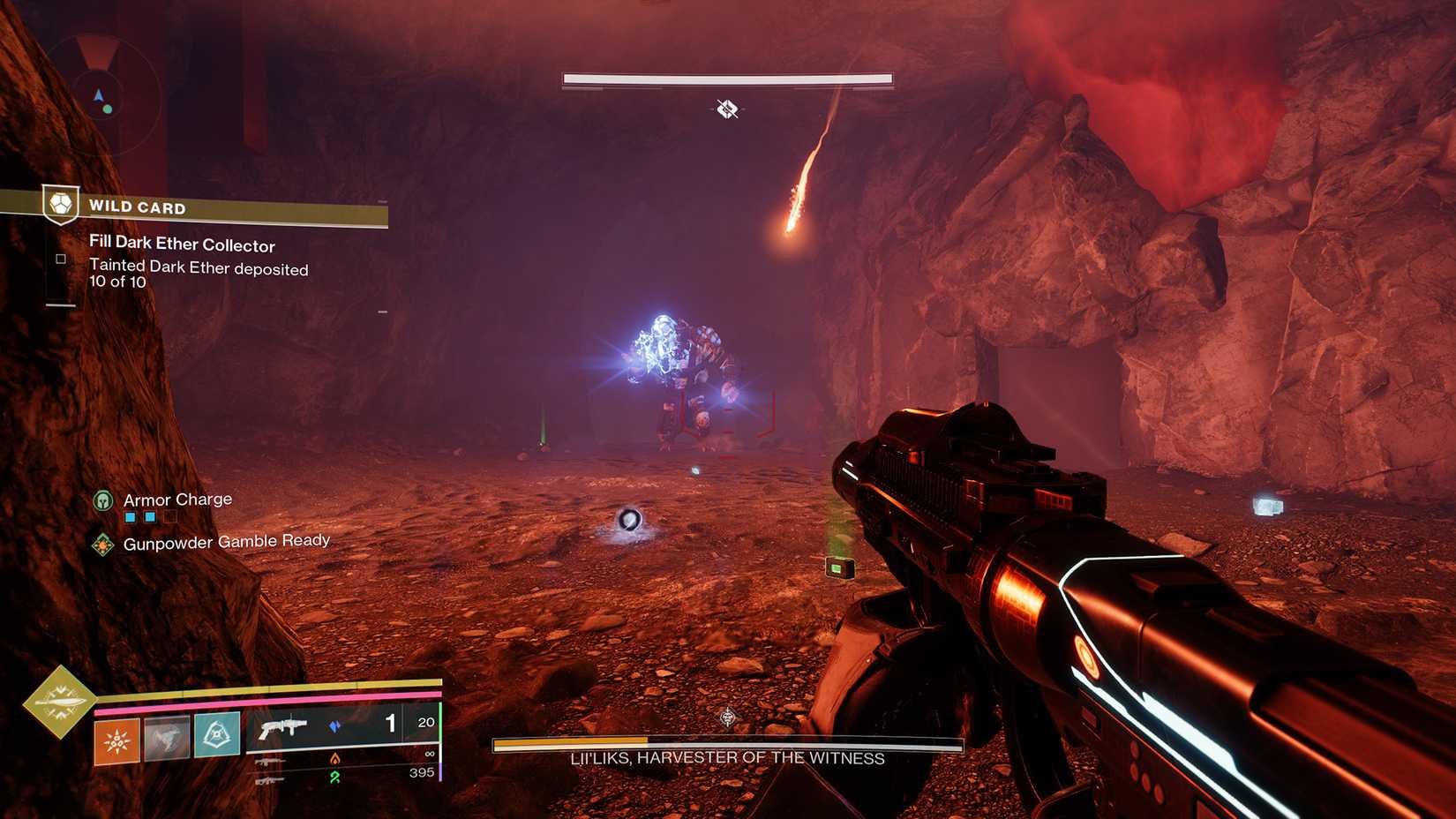Image resolution: width=1456 pixels, height=819 pixels.
Task: Click the orange Solar grenade icon
Action: point(116,739)
